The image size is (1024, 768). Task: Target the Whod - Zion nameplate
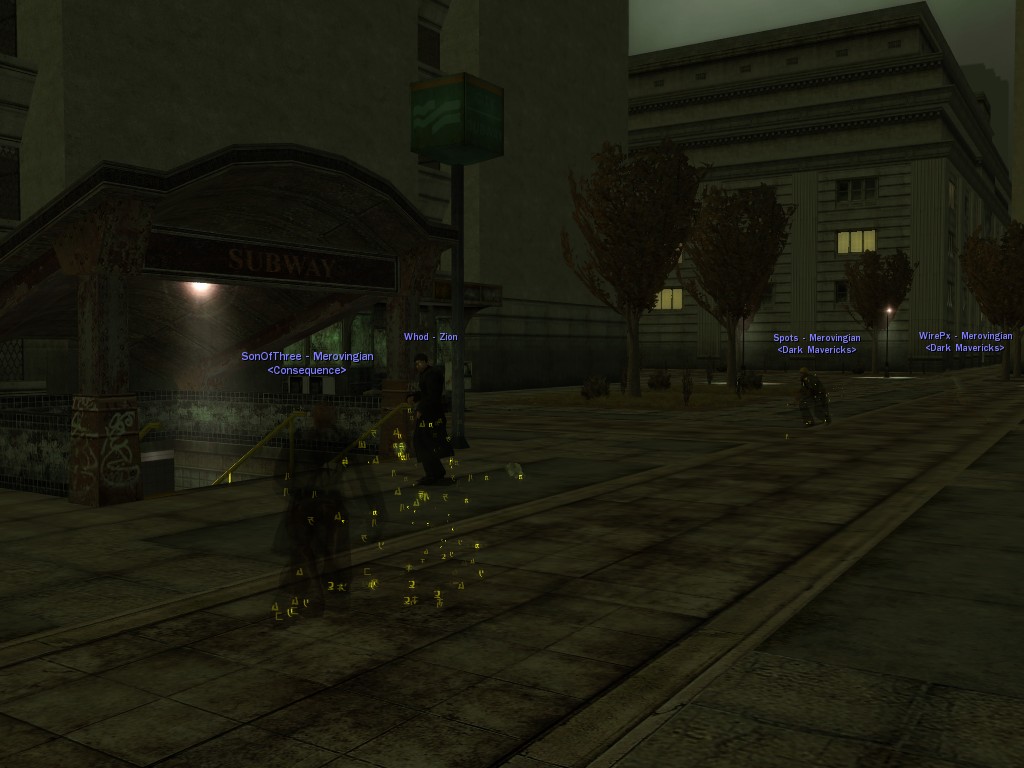point(430,337)
